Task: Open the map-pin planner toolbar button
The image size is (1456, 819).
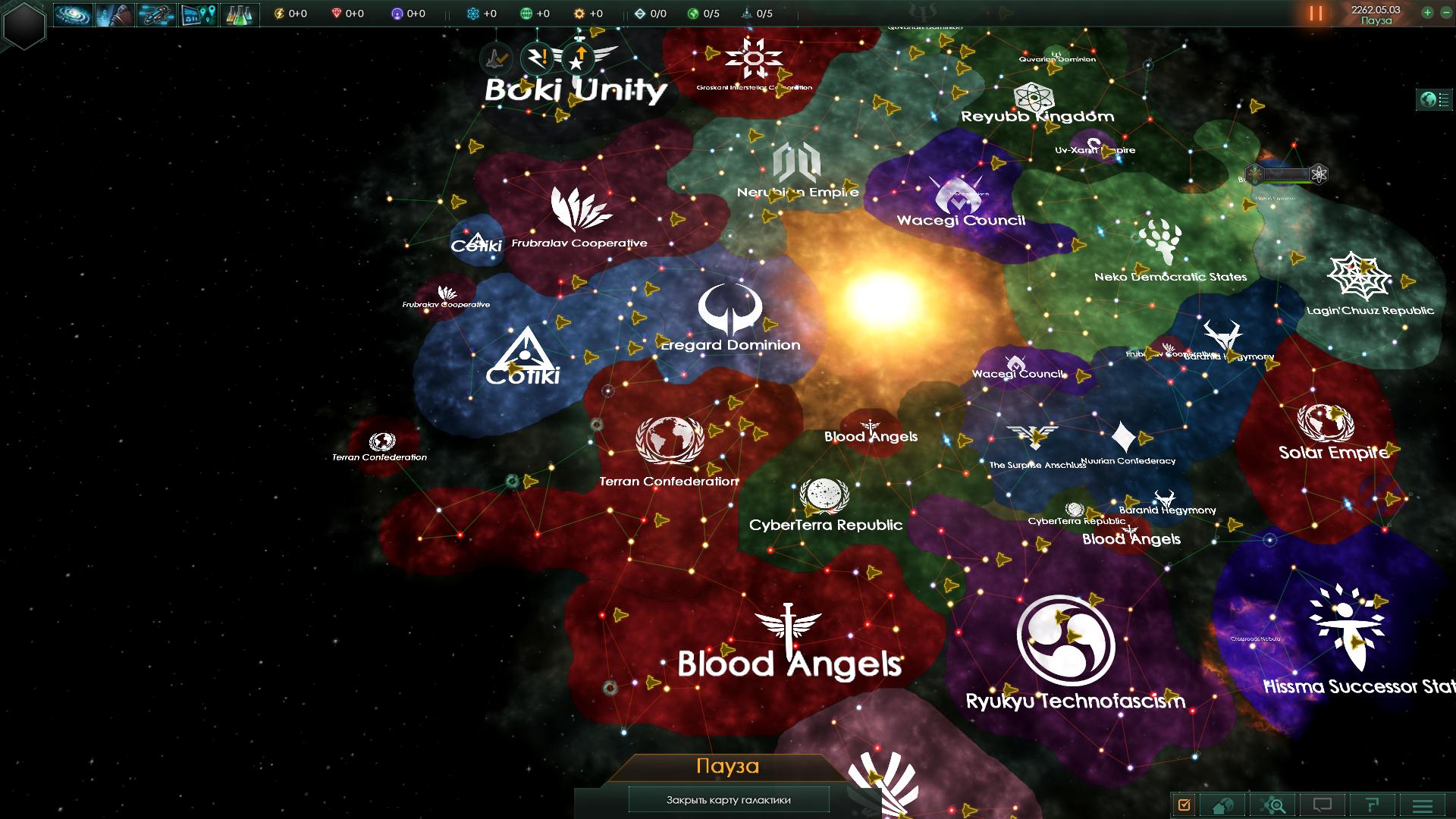Action: [x=198, y=14]
